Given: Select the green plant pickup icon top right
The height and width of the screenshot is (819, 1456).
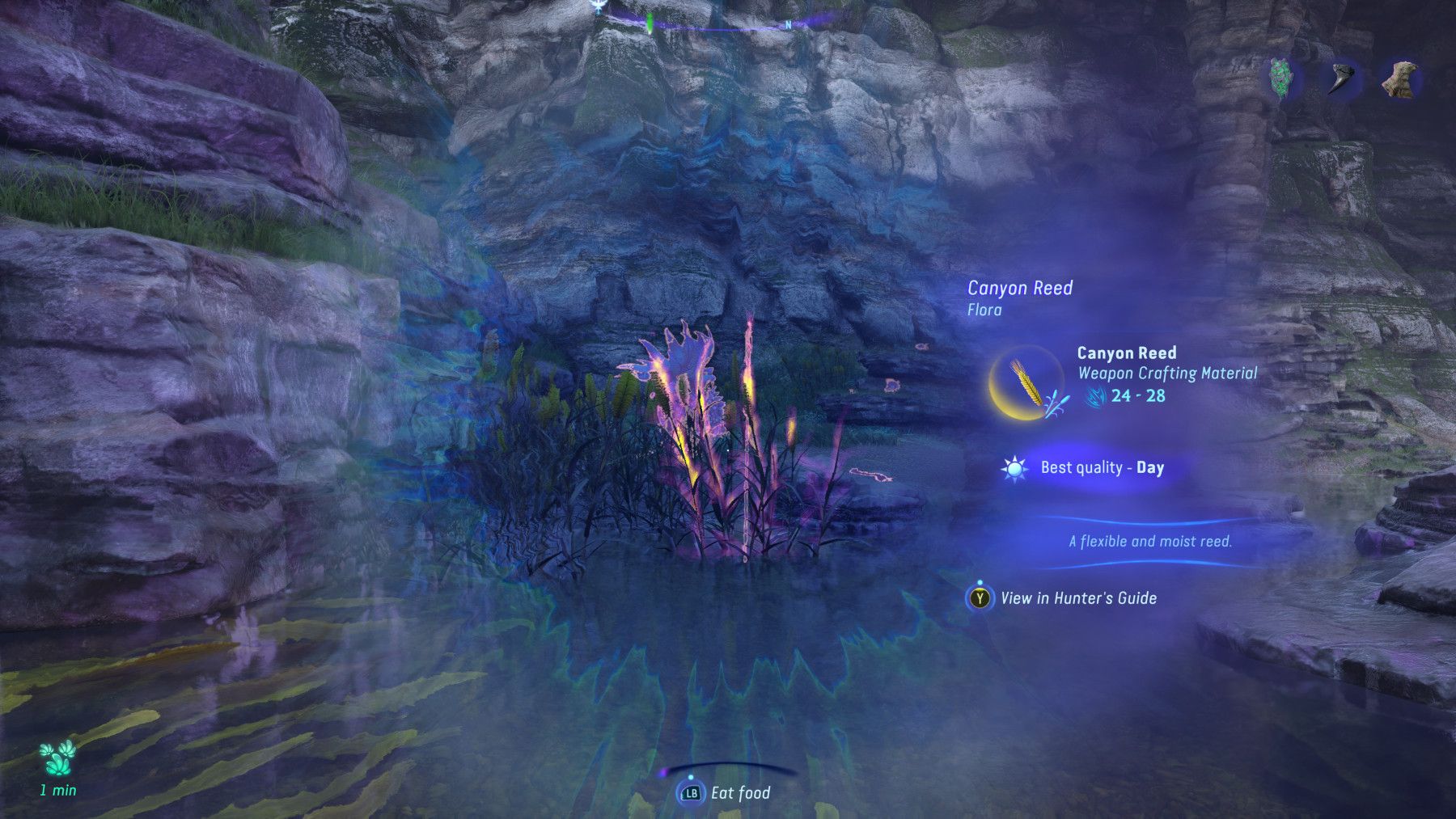Looking at the screenshot, I should point(1280,77).
